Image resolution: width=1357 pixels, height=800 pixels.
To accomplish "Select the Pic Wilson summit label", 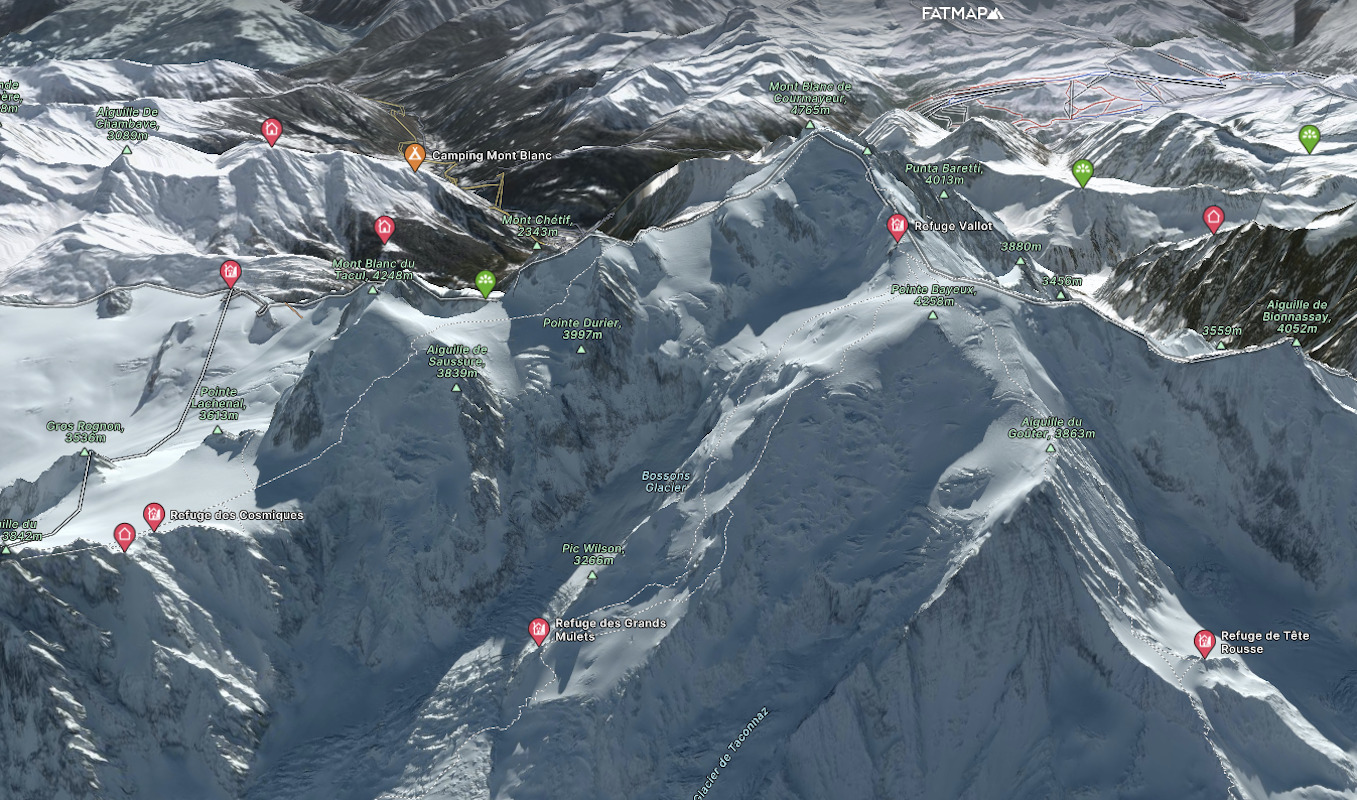I will click(x=593, y=554).
